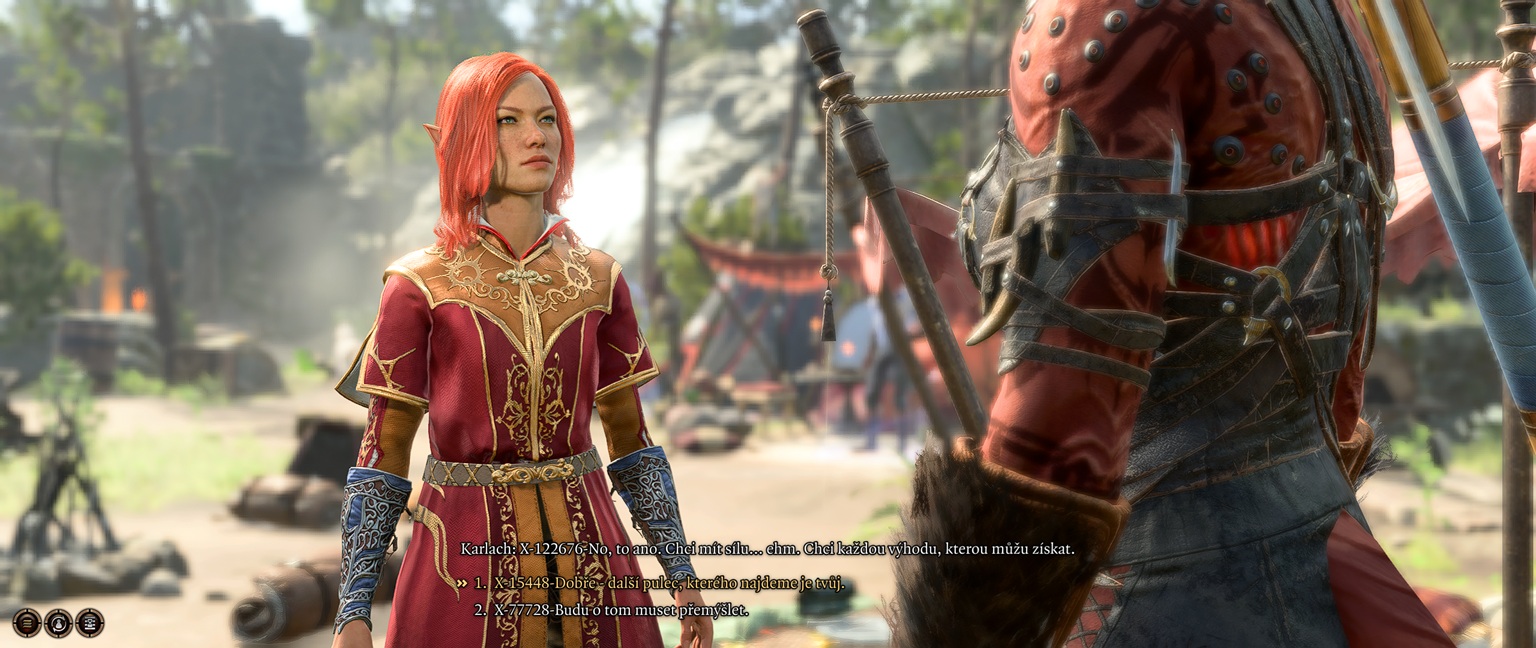Select reply "Budu o tom muset přemýšlet"
Image resolution: width=1536 pixels, height=648 pixels.
tap(620, 608)
